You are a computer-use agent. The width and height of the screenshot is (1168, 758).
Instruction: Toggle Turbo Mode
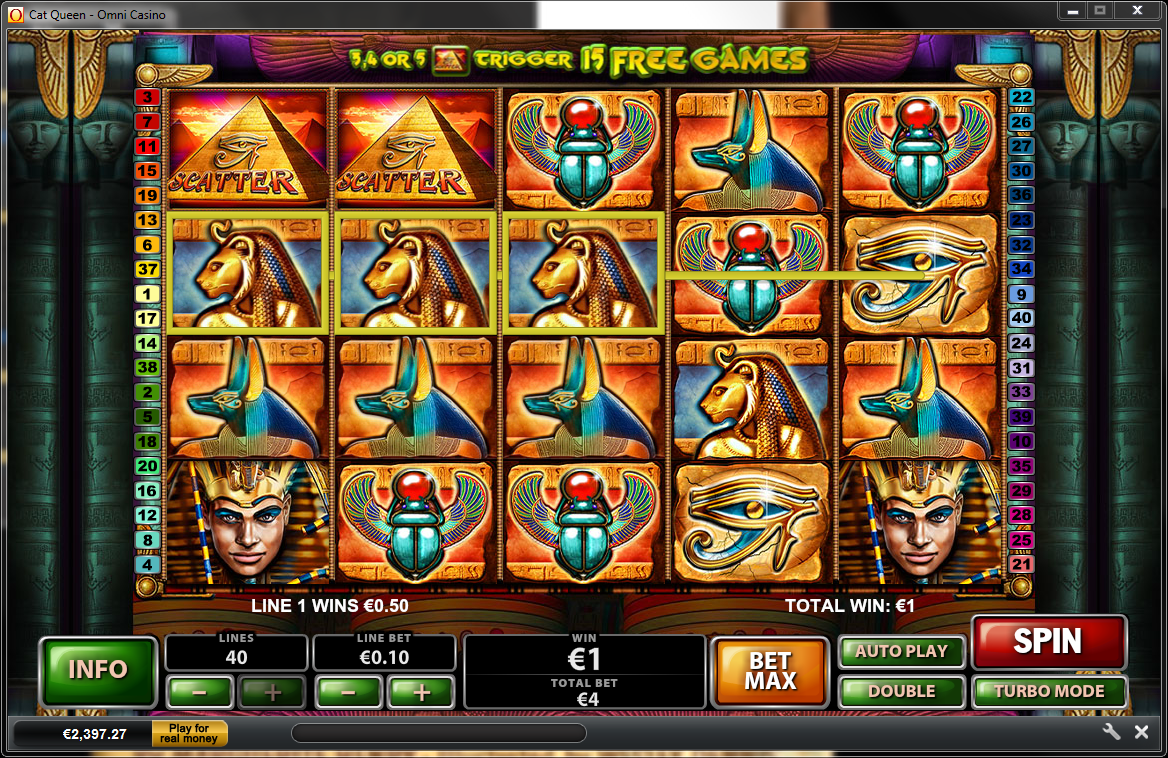(x=1049, y=691)
